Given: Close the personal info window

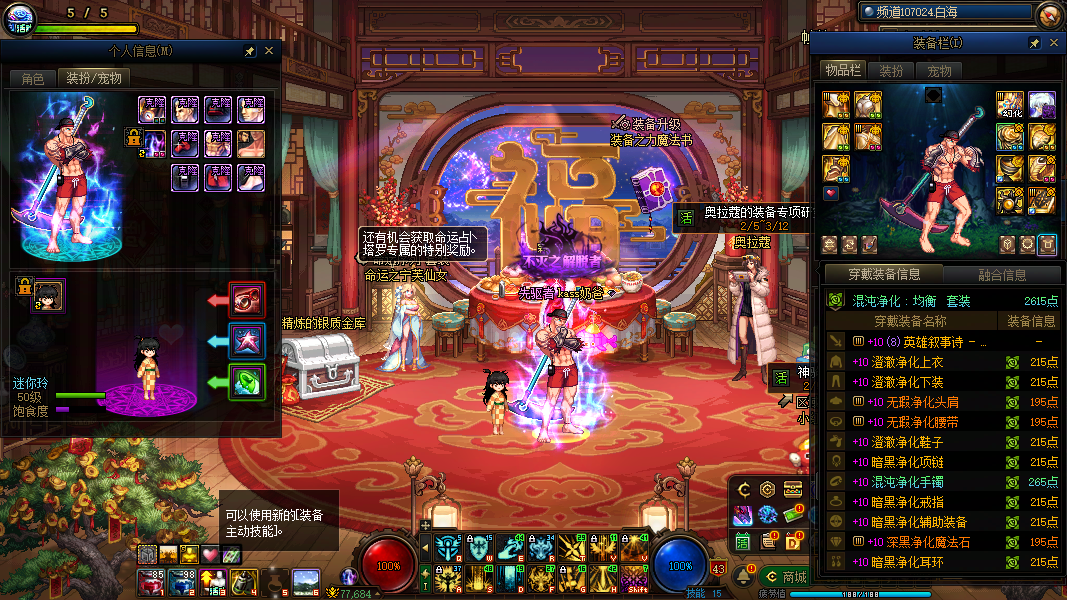Looking at the screenshot, I should pyautogui.click(x=269, y=51).
